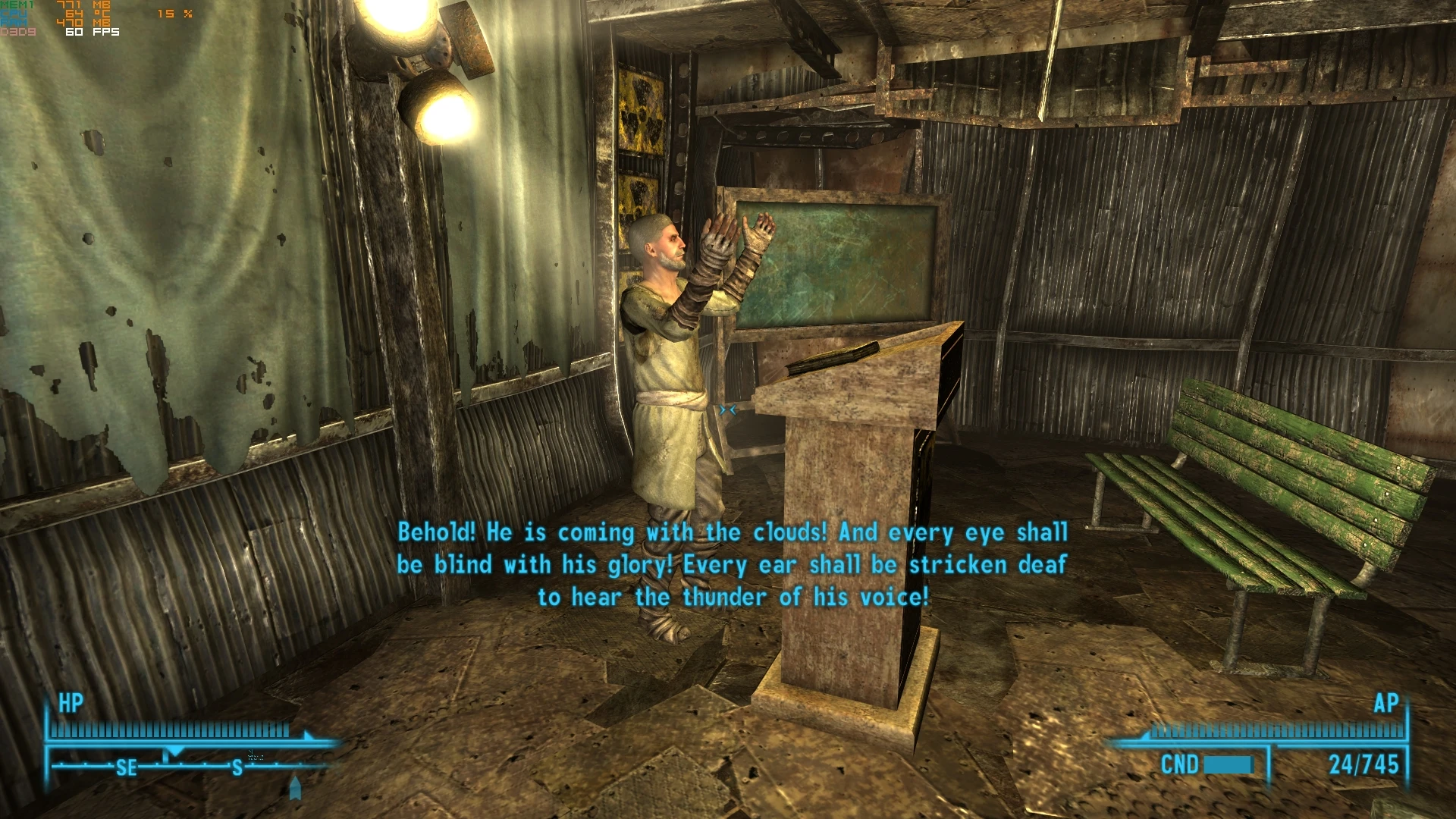The height and width of the screenshot is (819, 1456).
Task: Click the crosshair activation prompt near the podium
Action: click(x=730, y=409)
